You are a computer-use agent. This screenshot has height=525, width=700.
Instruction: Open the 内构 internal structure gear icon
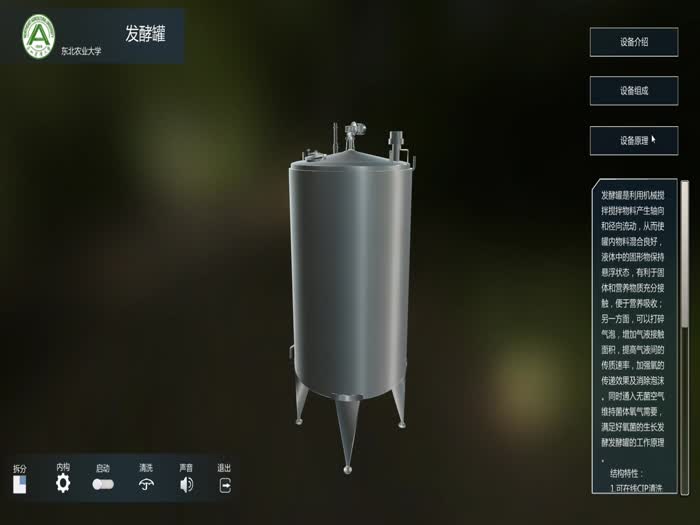tap(63, 484)
